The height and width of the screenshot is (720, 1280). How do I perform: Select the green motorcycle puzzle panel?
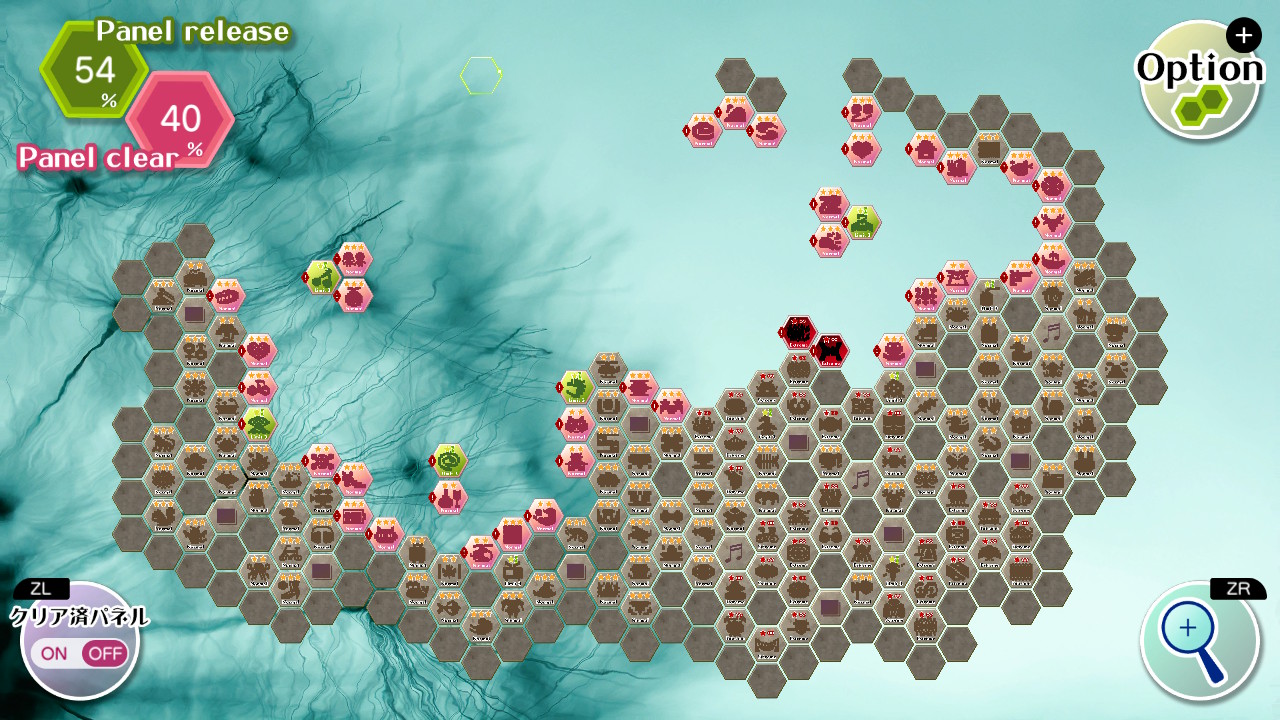tap(322, 276)
